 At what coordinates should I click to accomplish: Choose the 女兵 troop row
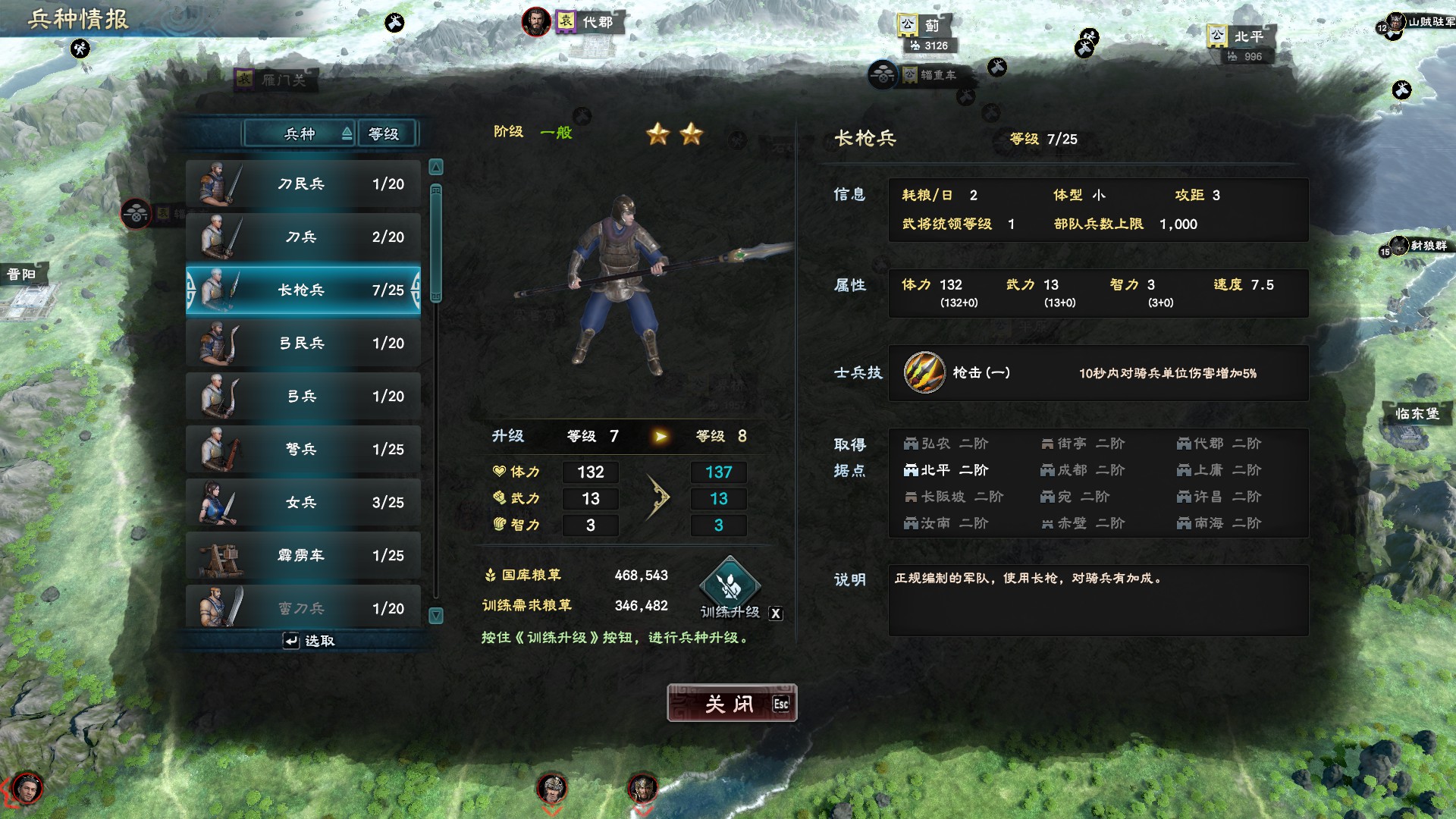click(303, 503)
